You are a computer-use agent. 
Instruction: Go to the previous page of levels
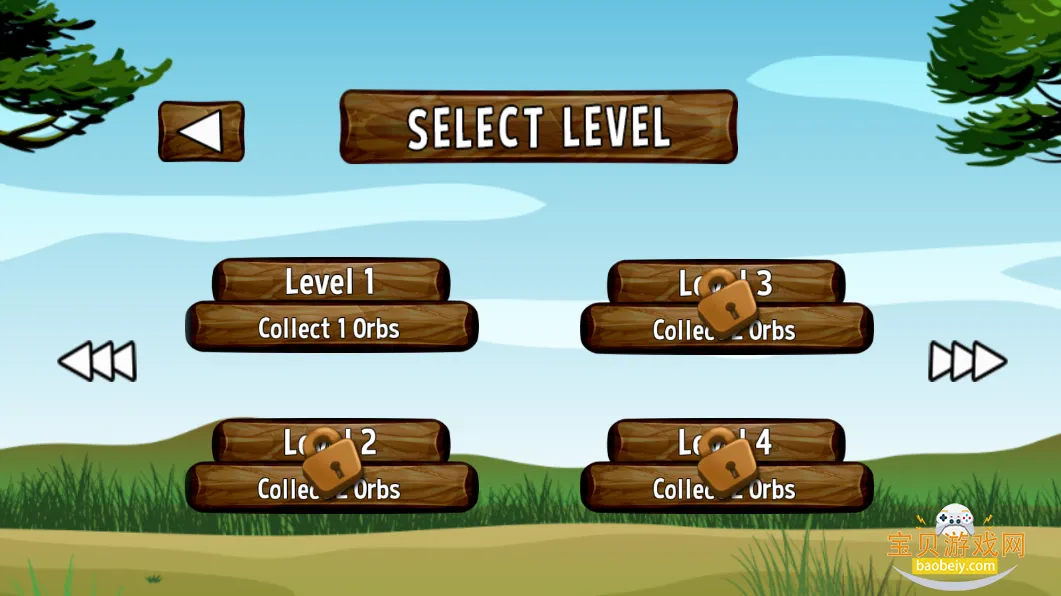pos(97,361)
